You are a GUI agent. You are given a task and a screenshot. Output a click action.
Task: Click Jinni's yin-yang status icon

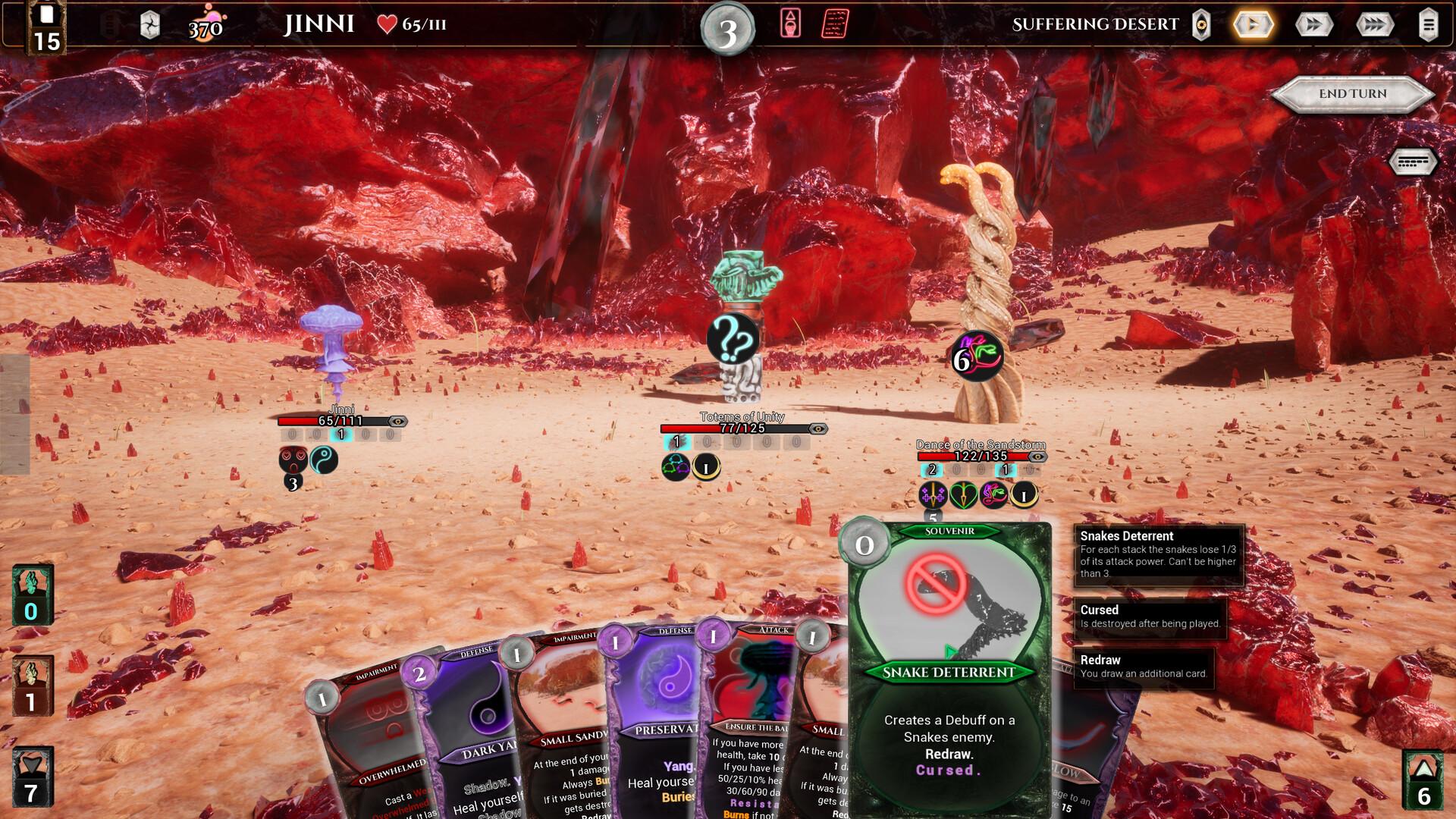click(324, 460)
